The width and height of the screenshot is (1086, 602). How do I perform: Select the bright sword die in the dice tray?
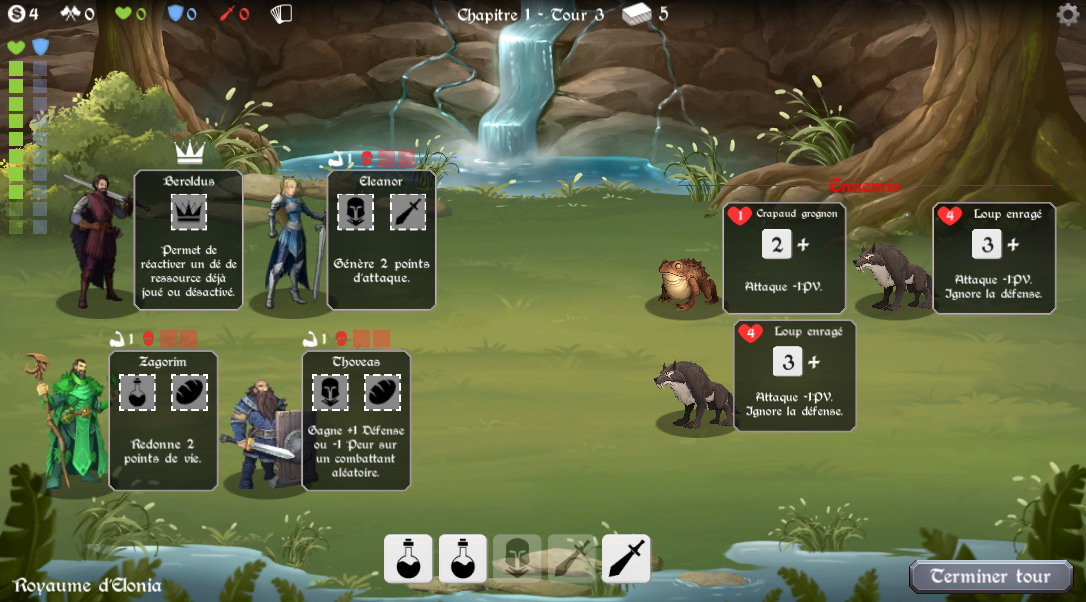pos(626,558)
